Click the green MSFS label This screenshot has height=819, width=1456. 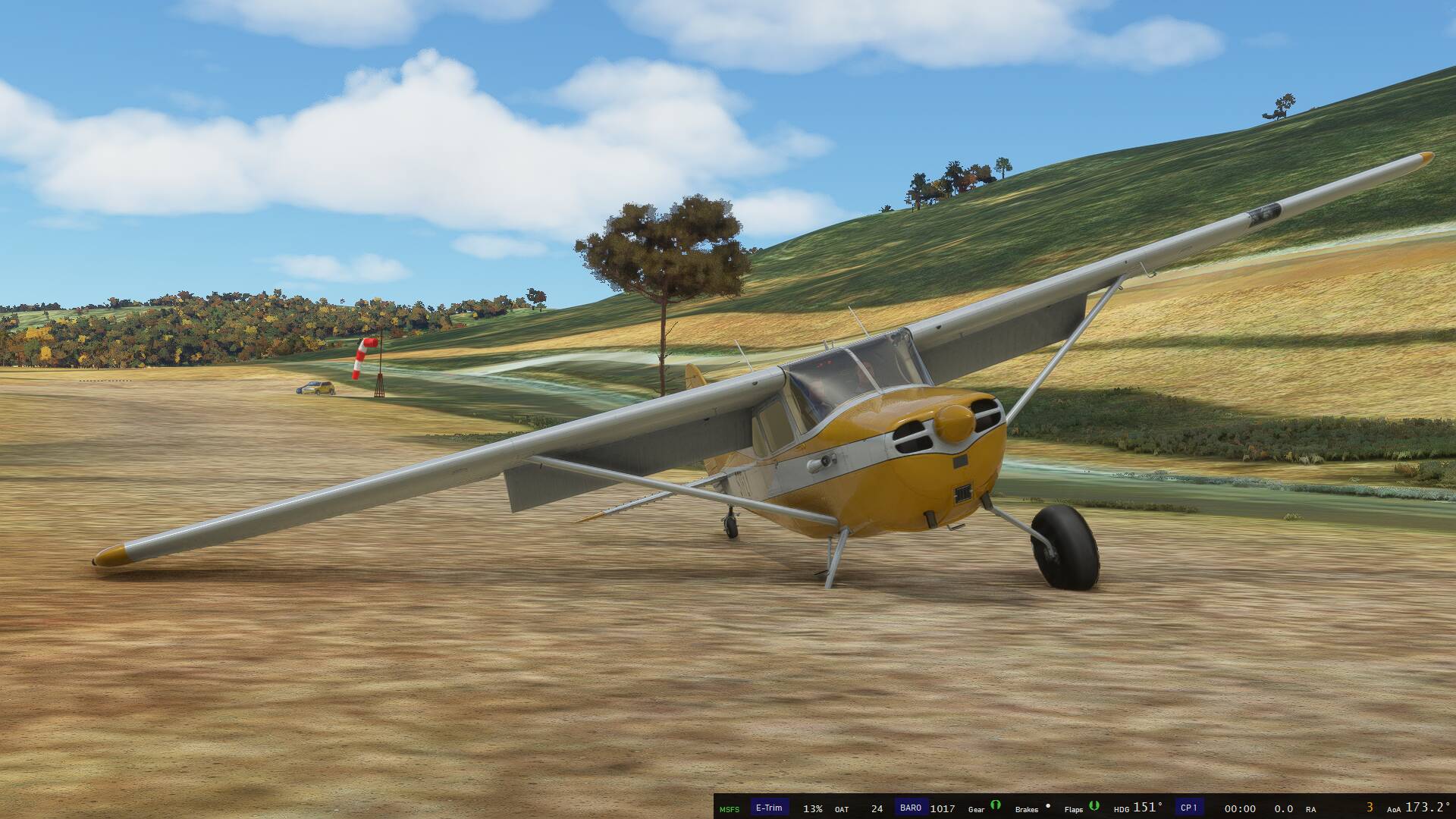coord(730,808)
